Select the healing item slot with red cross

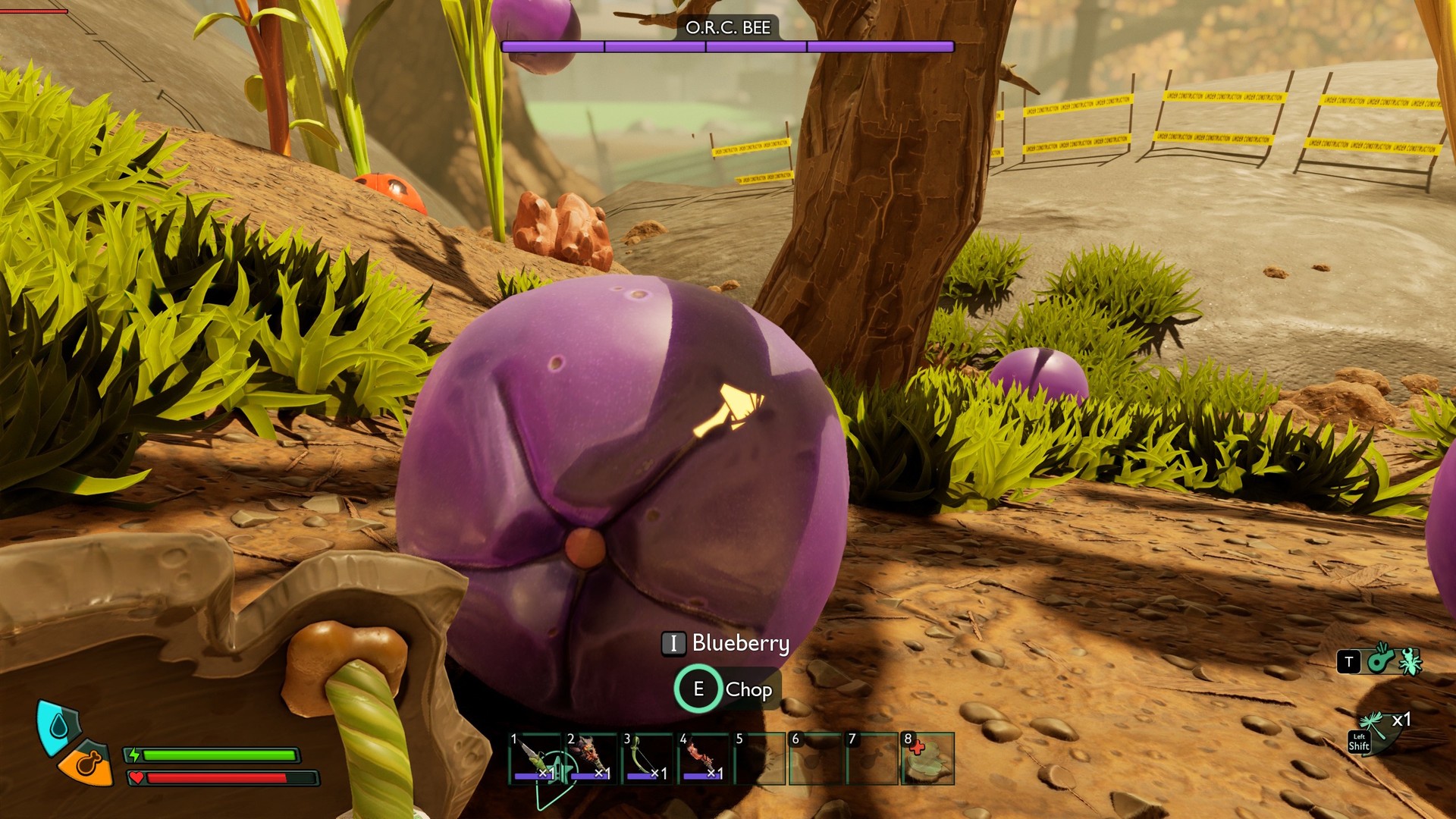click(928, 758)
